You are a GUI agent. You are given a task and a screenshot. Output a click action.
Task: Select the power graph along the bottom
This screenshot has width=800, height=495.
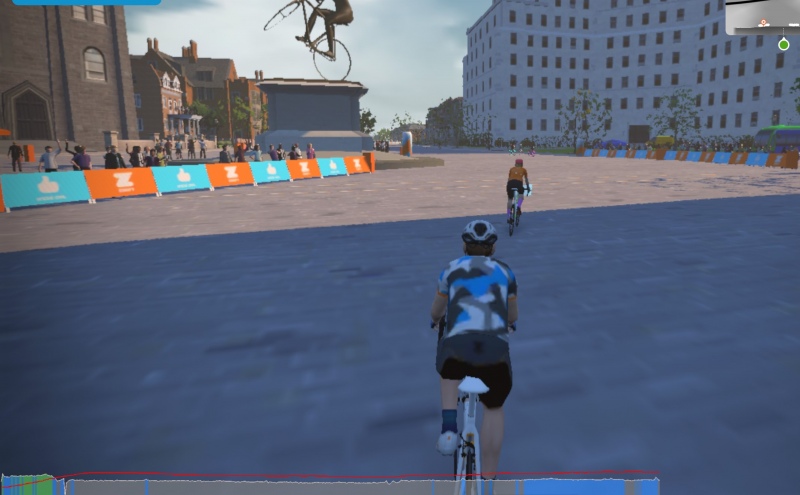330,485
